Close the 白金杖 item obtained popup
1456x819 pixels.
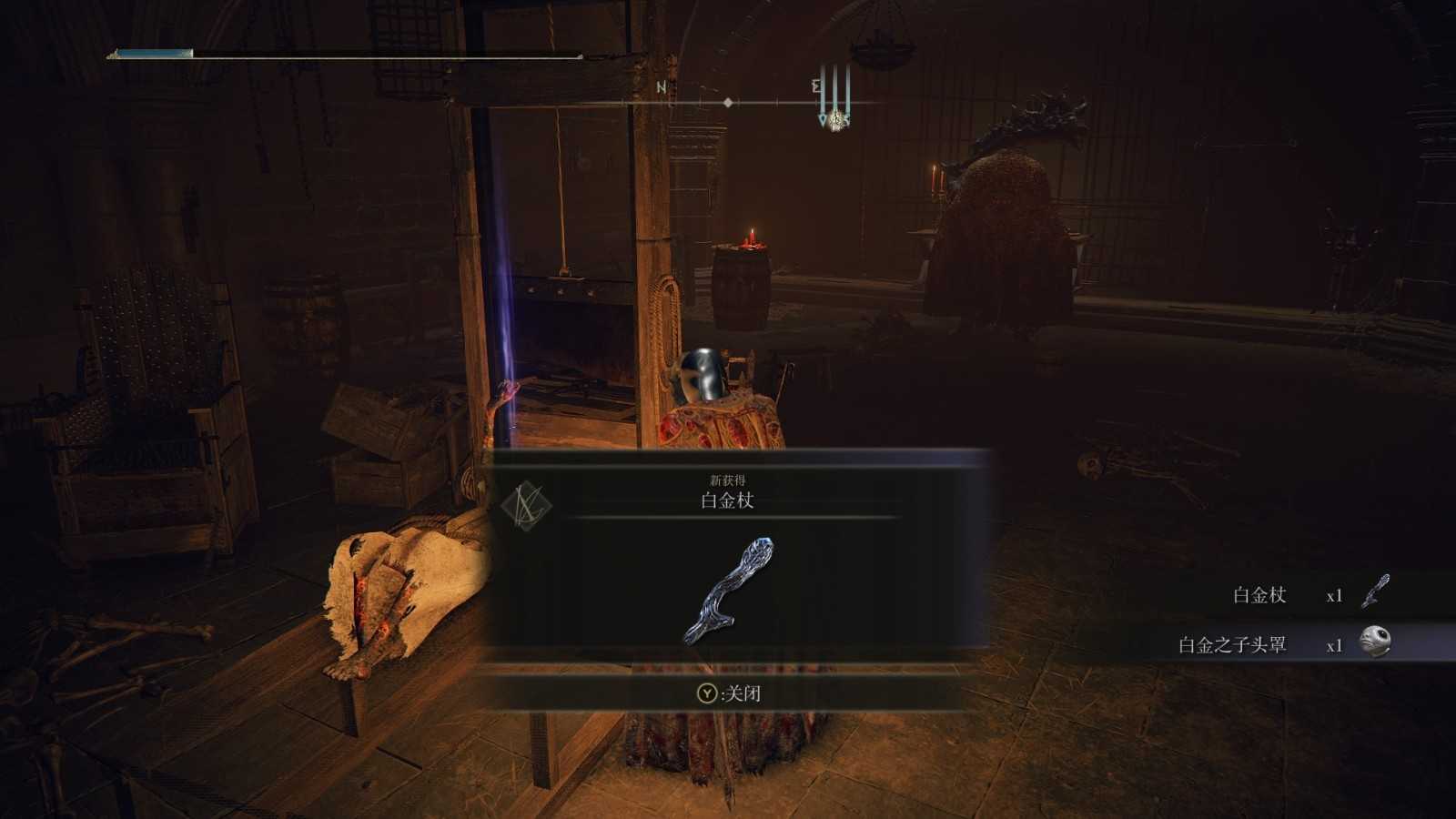pyautogui.click(x=728, y=693)
